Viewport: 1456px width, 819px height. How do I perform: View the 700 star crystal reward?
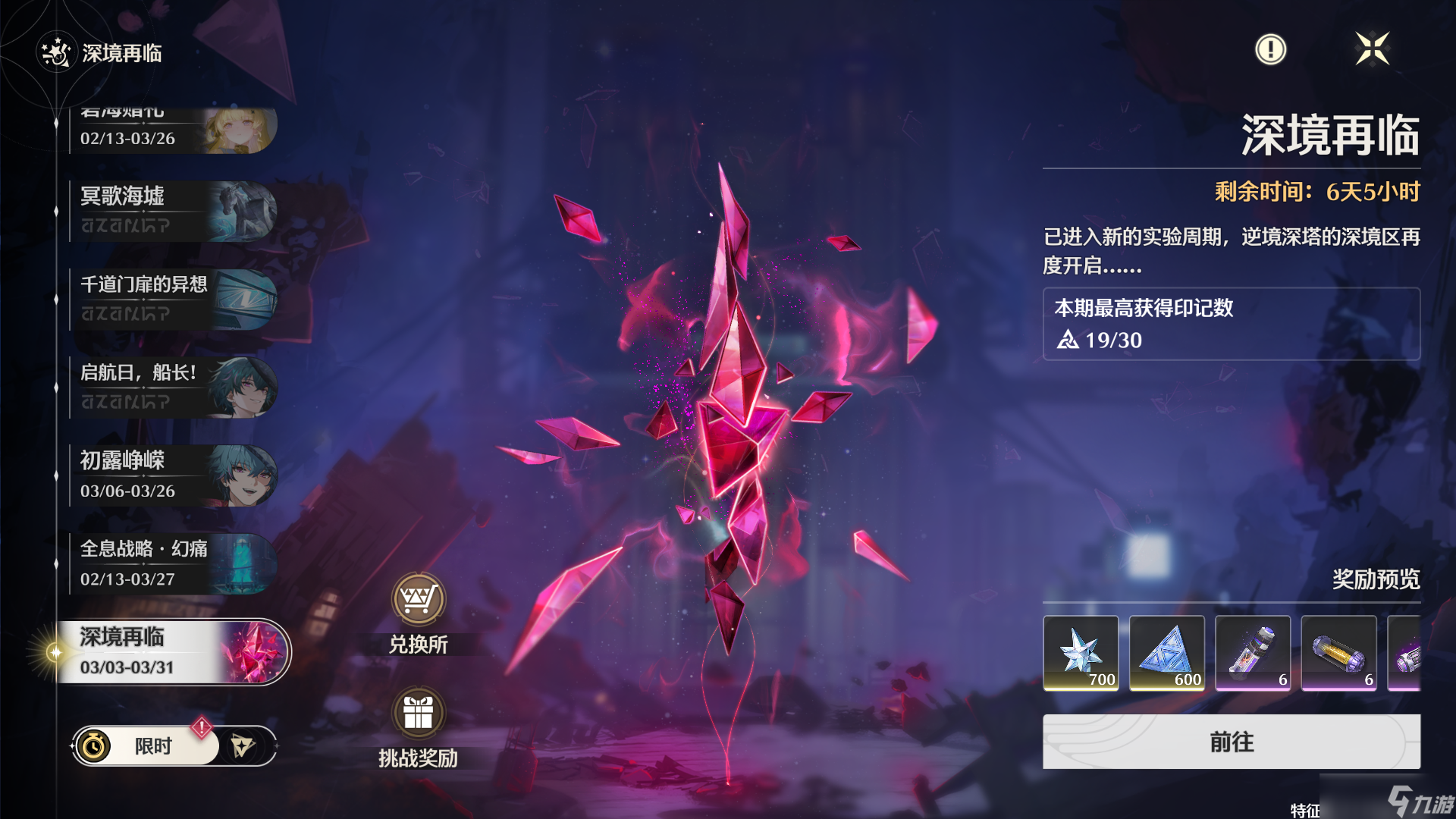[x=1081, y=653]
